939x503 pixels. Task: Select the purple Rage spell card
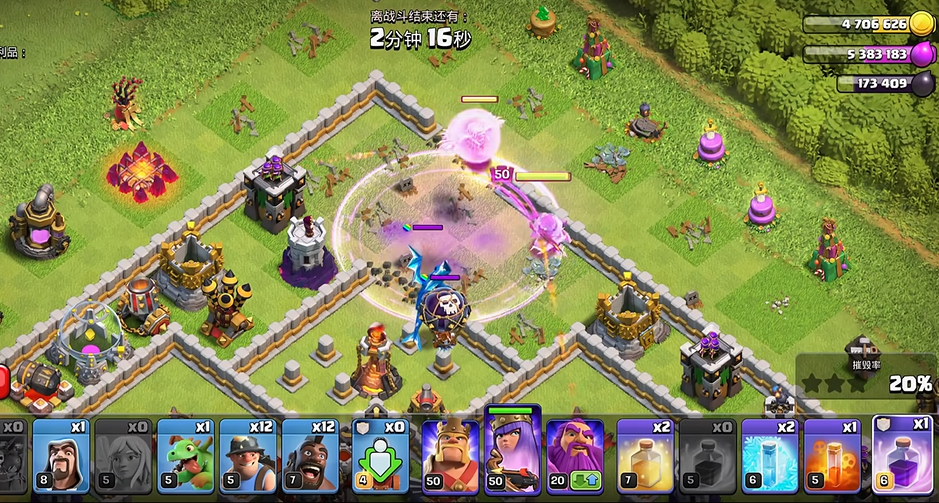[x=902, y=455]
